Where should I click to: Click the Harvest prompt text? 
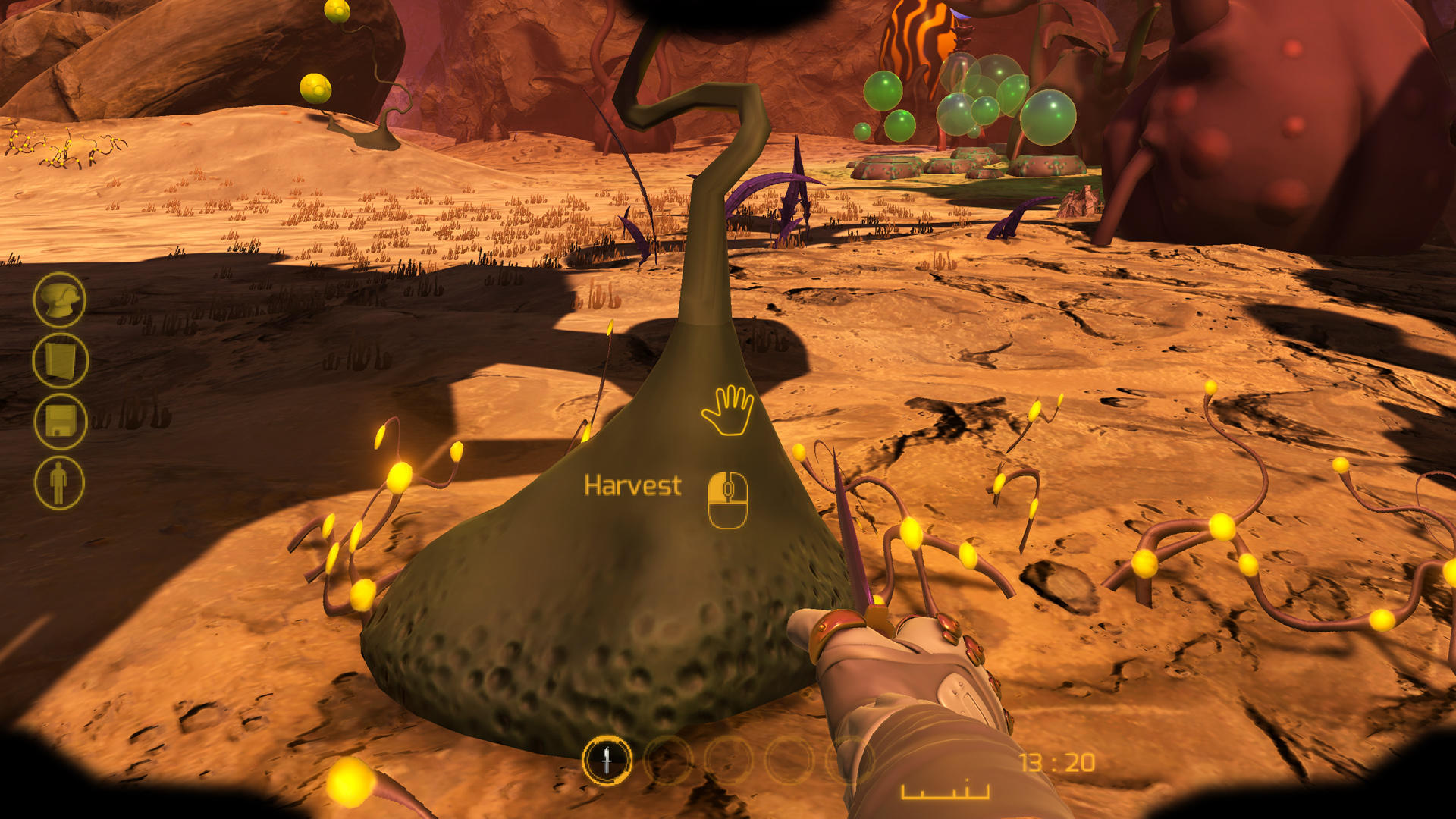[632, 486]
